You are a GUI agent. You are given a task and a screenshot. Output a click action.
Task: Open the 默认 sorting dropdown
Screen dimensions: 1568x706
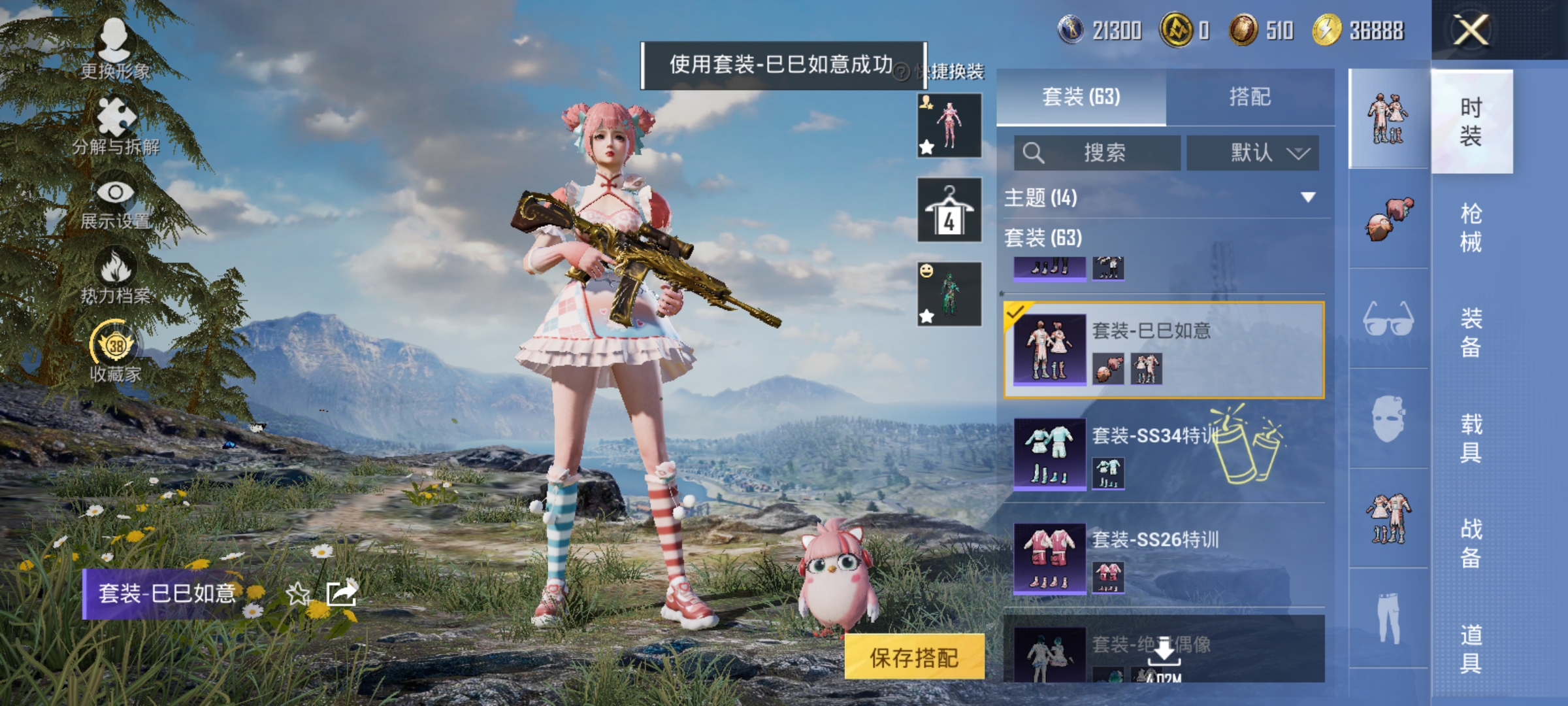click(x=1253, y=152)
